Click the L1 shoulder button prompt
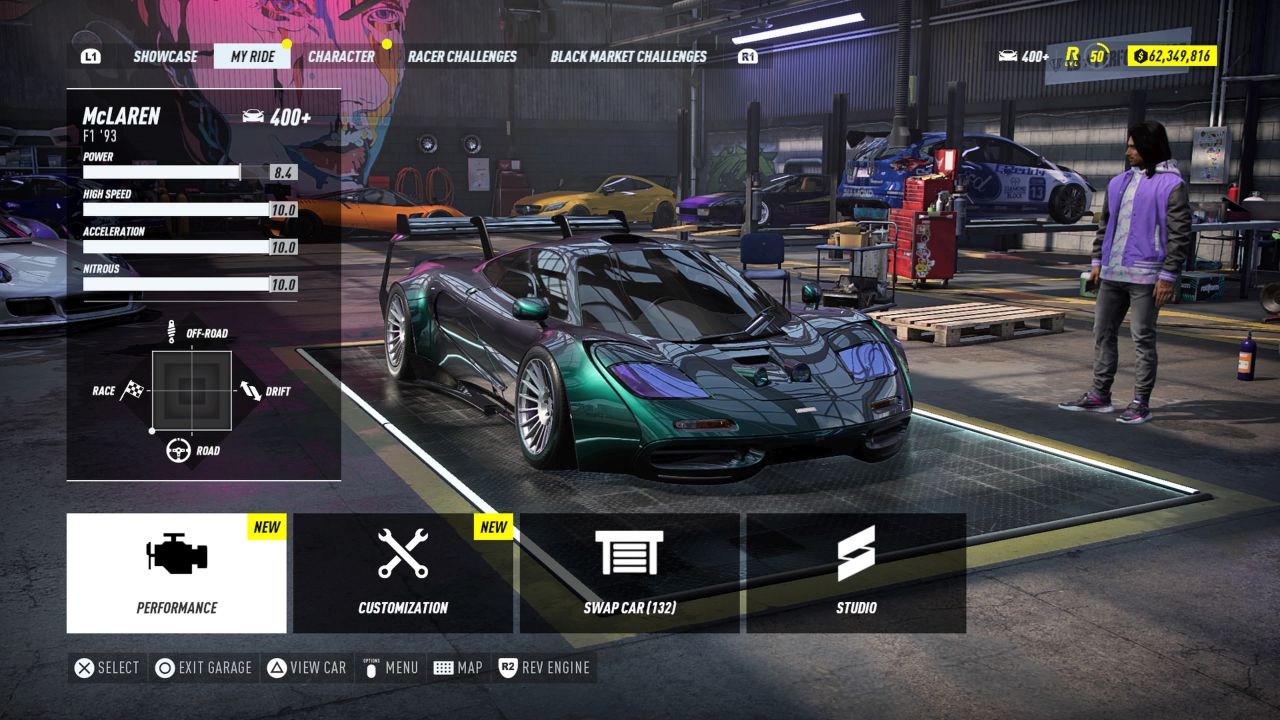Image resolution: width=1280 pixels, height=720 pixels. pos(90,56)
